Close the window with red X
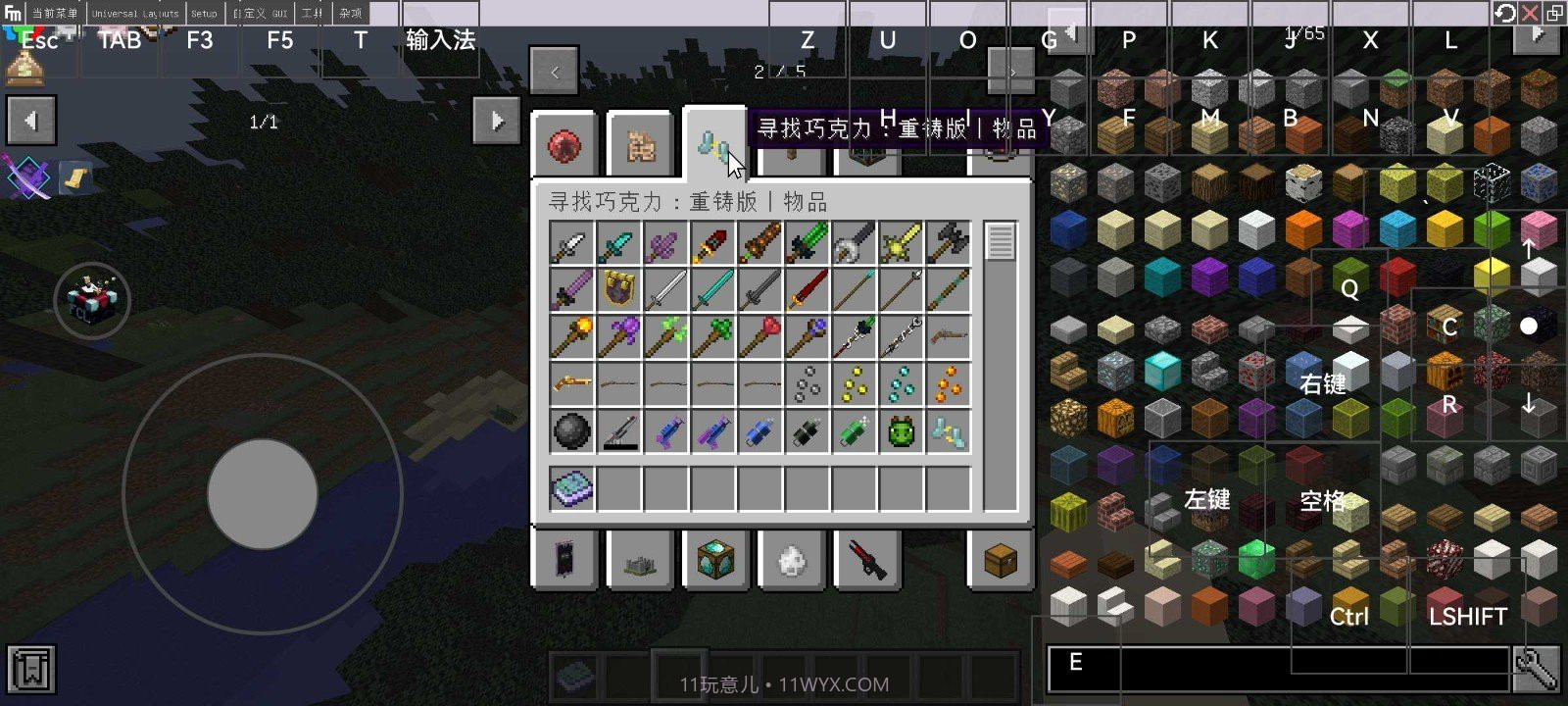This screenshot has width=1568, height=706. tap(1530, 13)
